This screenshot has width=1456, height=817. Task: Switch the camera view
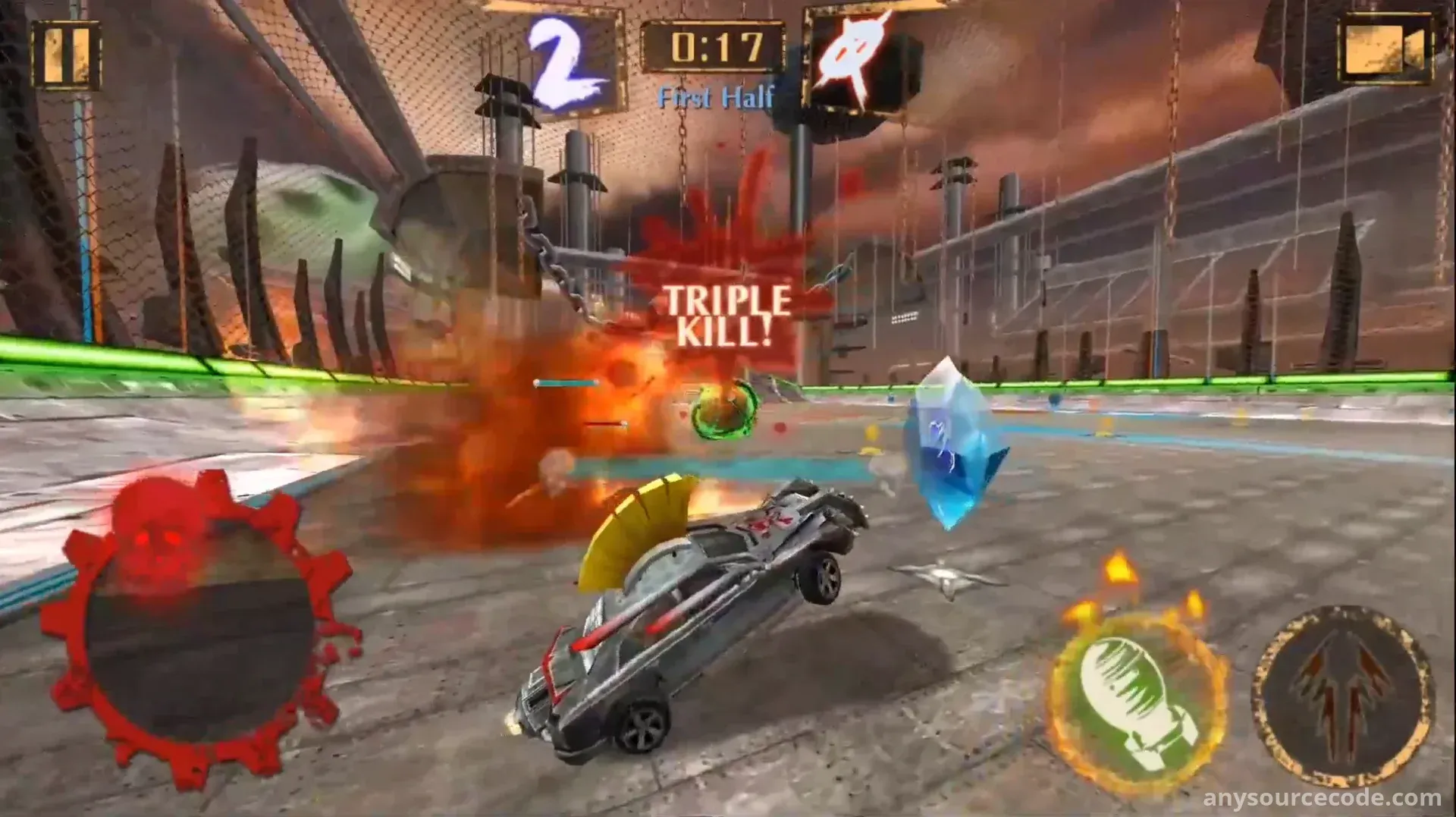click(x=1384, y=50)
